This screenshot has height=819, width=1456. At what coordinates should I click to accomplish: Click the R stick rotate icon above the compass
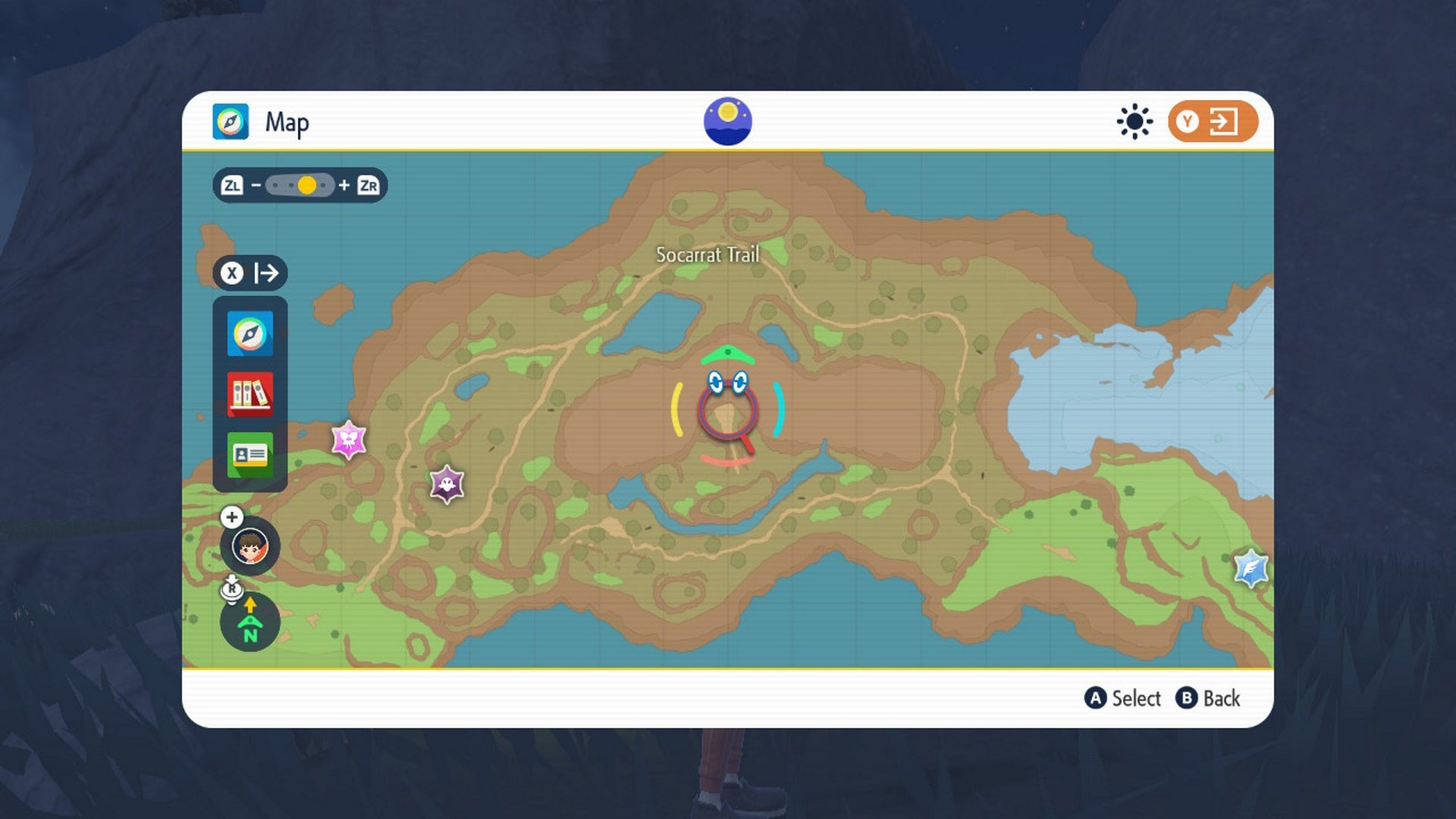[x=234, y=588]
